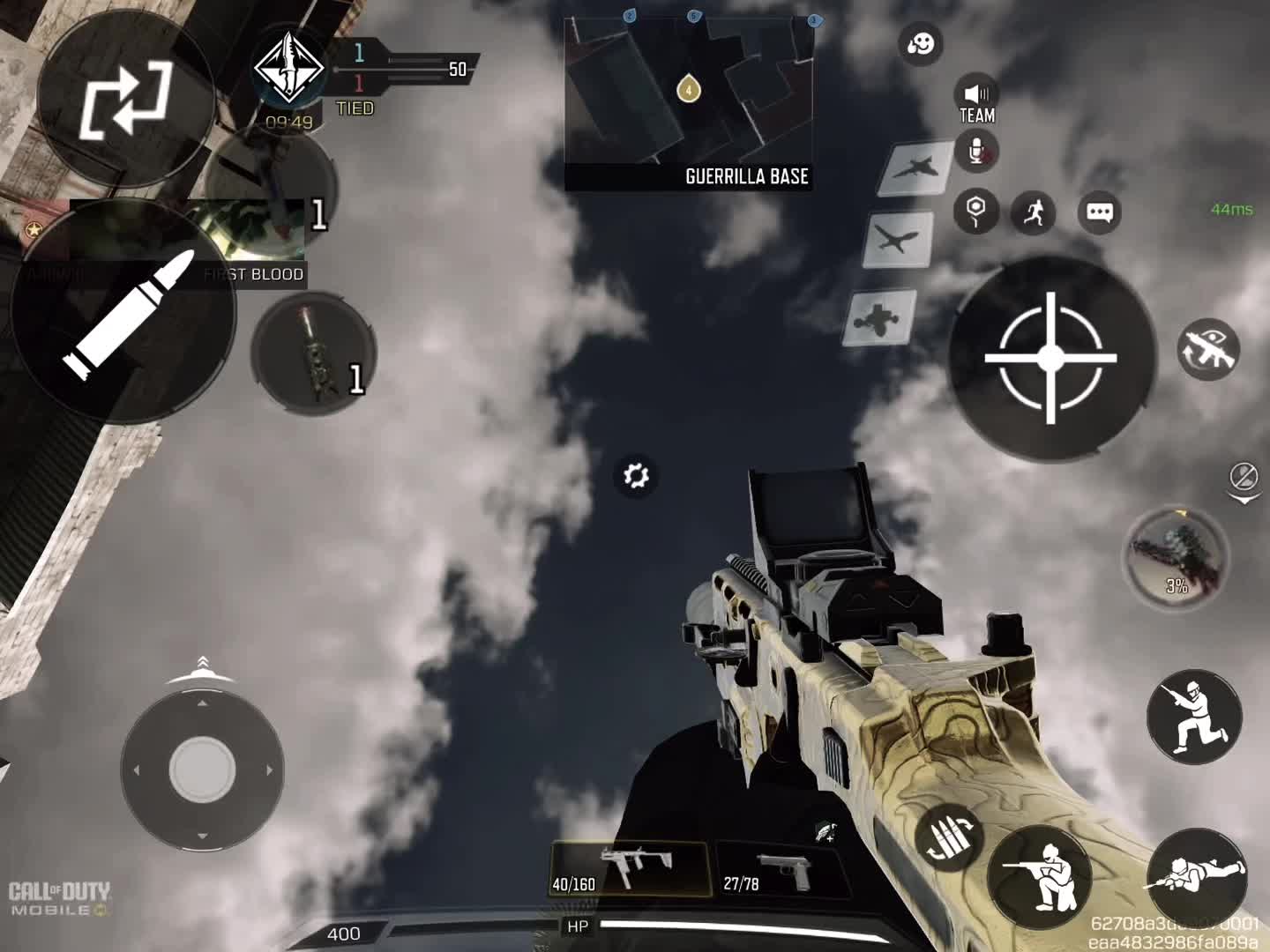The width and height of the screenshot is (1270, 952).
Task: Tap the aim-down-sights crosshair button
Action: (x=1050, y=358)
